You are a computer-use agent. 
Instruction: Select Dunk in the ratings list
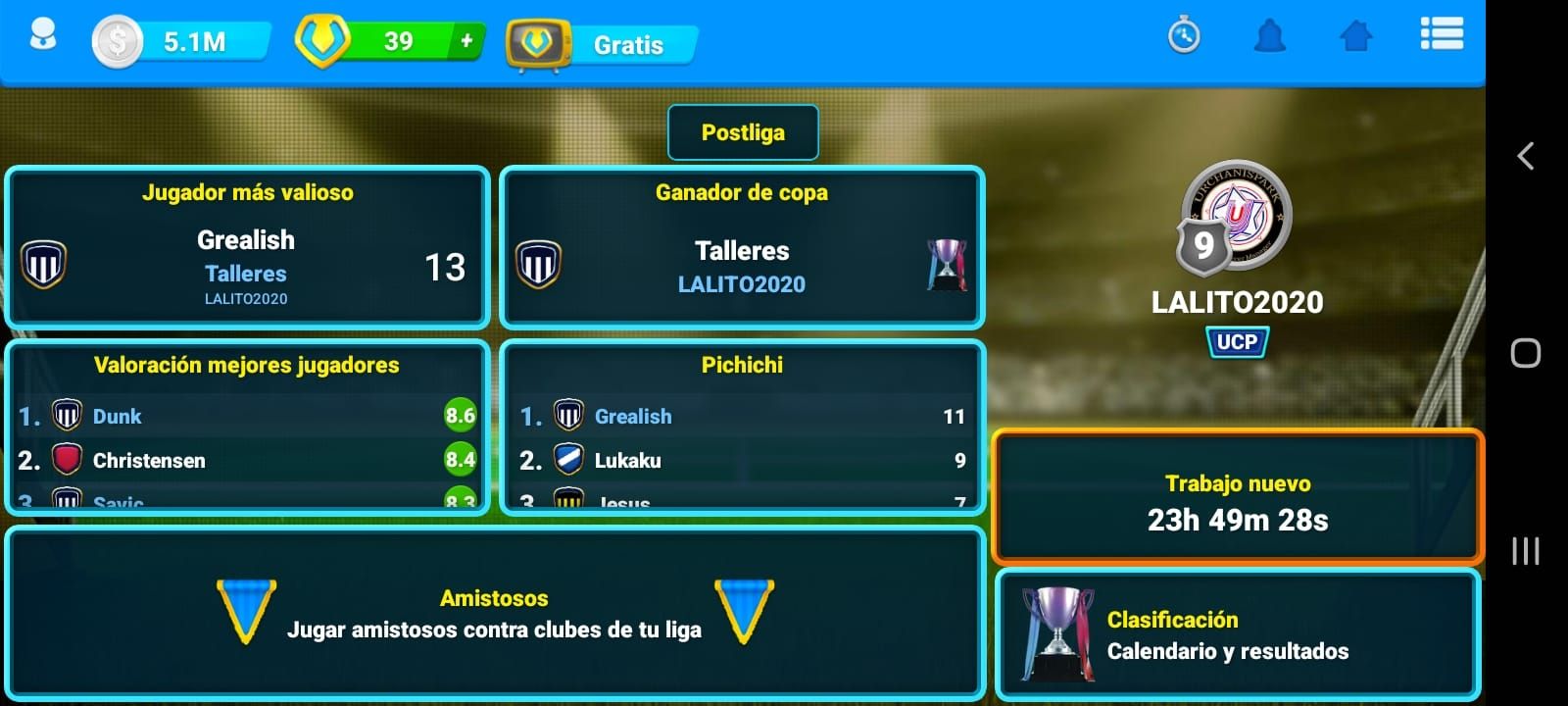[118, 417]
